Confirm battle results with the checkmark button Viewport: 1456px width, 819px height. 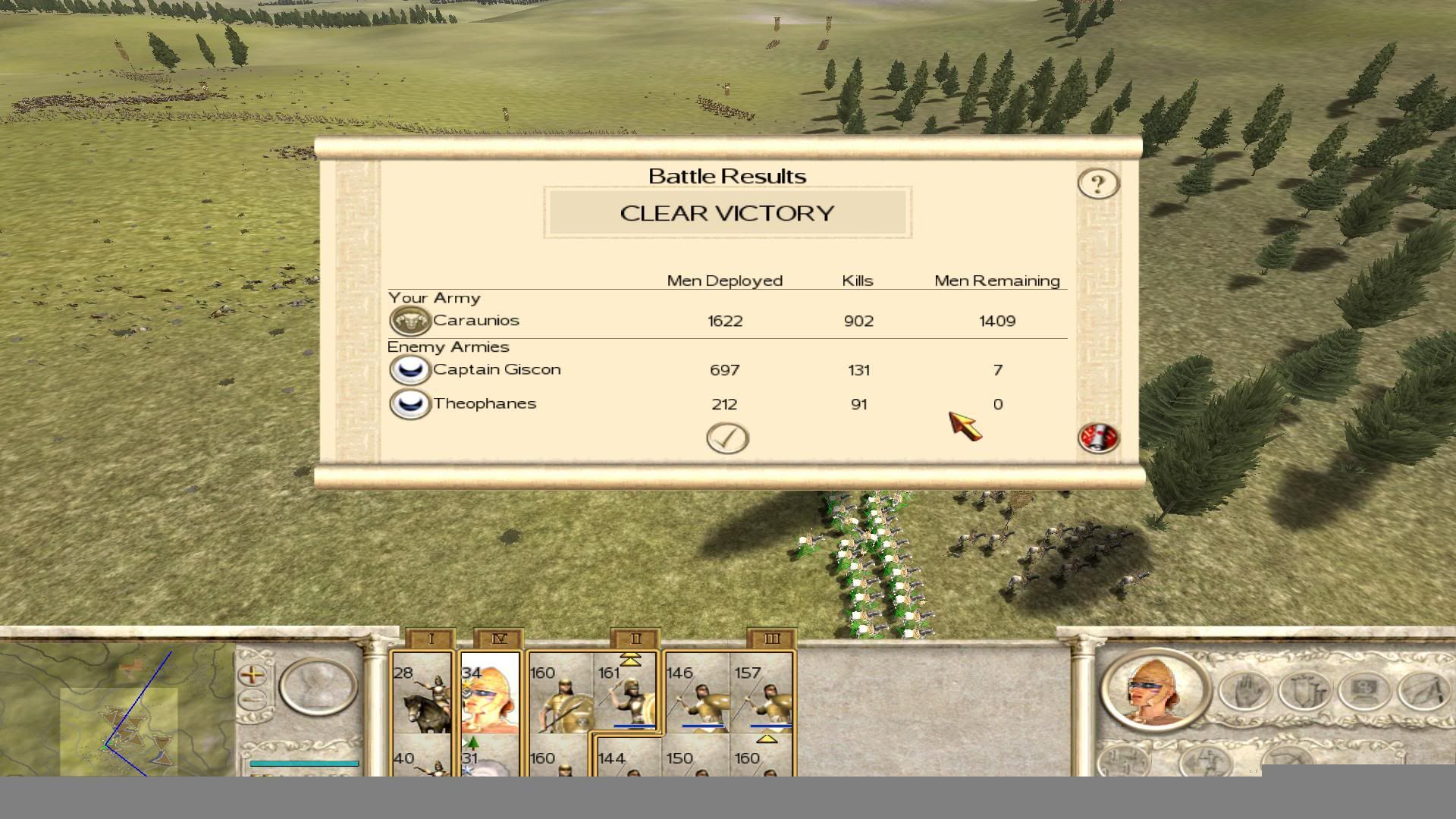point(727,438)
